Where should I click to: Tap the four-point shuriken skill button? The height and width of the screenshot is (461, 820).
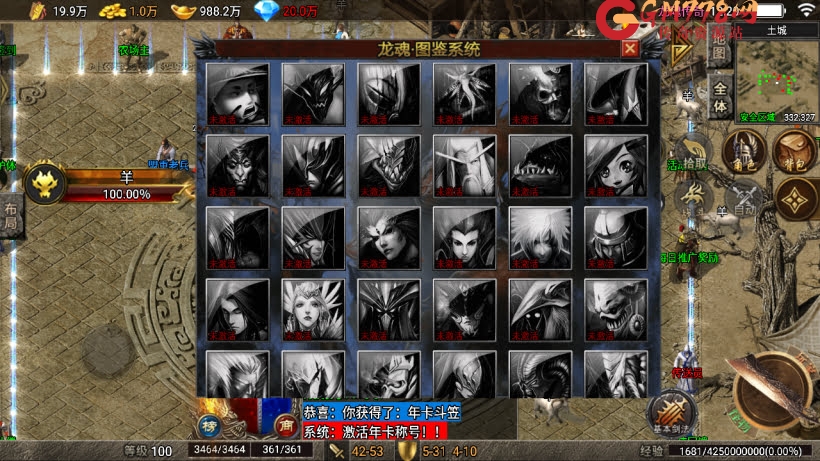796,208
